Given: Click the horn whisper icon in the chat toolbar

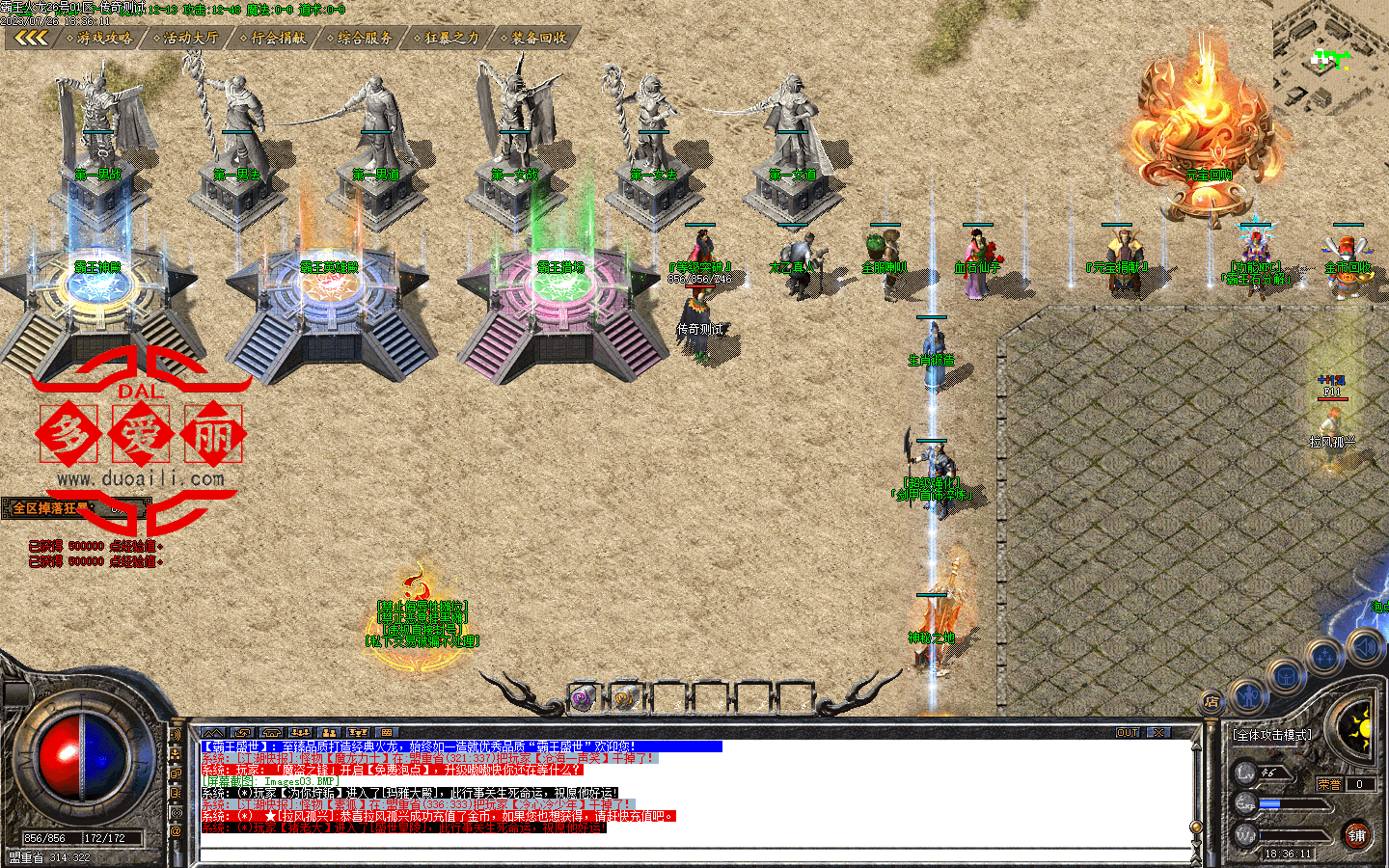Looking at the screenshot, I should (x=241, y=734).
